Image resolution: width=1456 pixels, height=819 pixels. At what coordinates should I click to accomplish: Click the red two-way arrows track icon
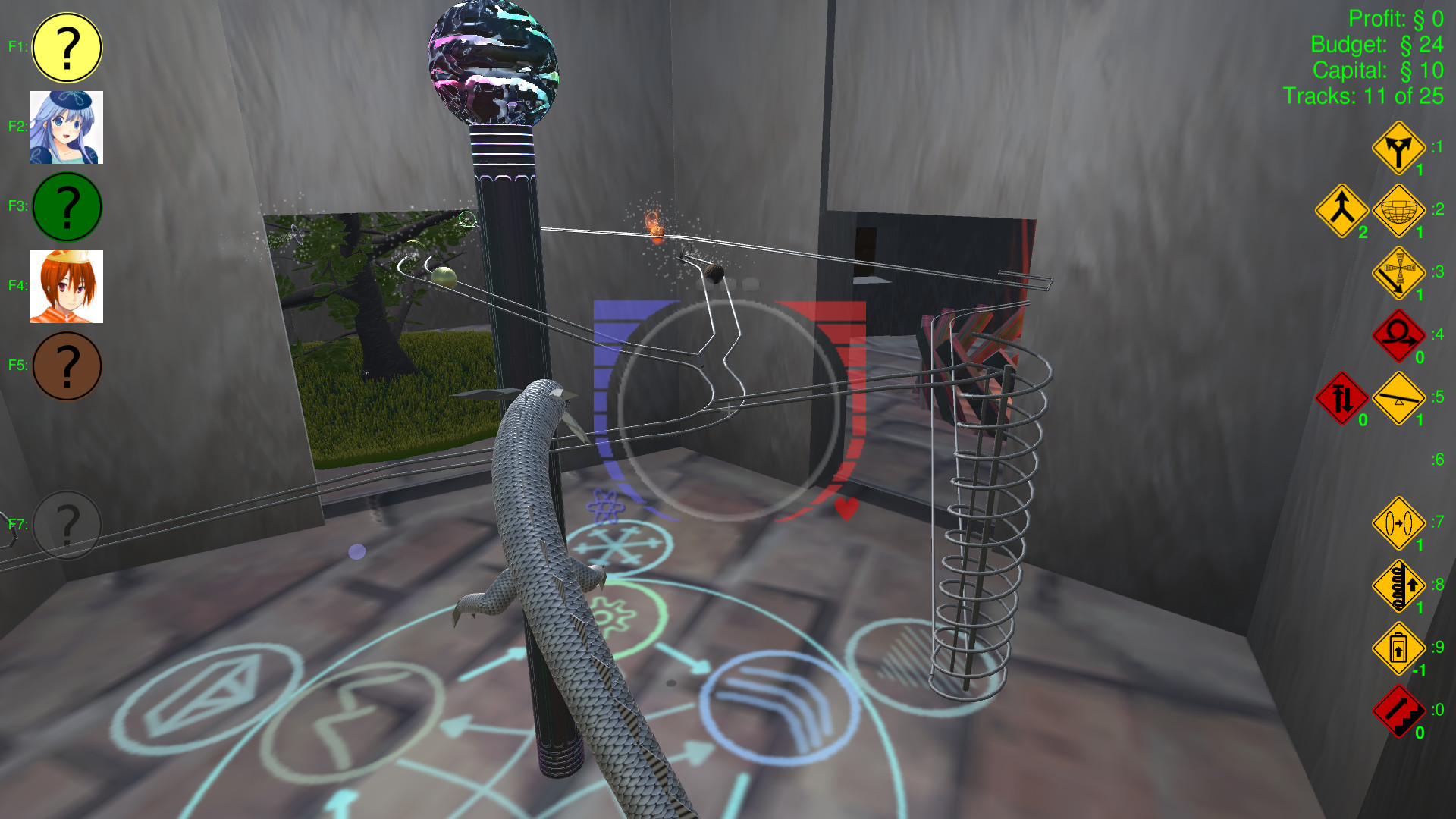[1341, 397]
